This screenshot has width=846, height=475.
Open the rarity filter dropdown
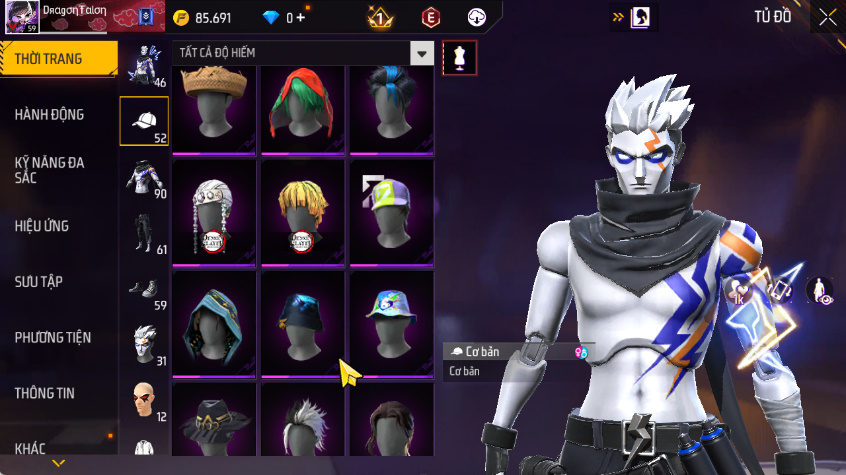click(x=423, y=54)
